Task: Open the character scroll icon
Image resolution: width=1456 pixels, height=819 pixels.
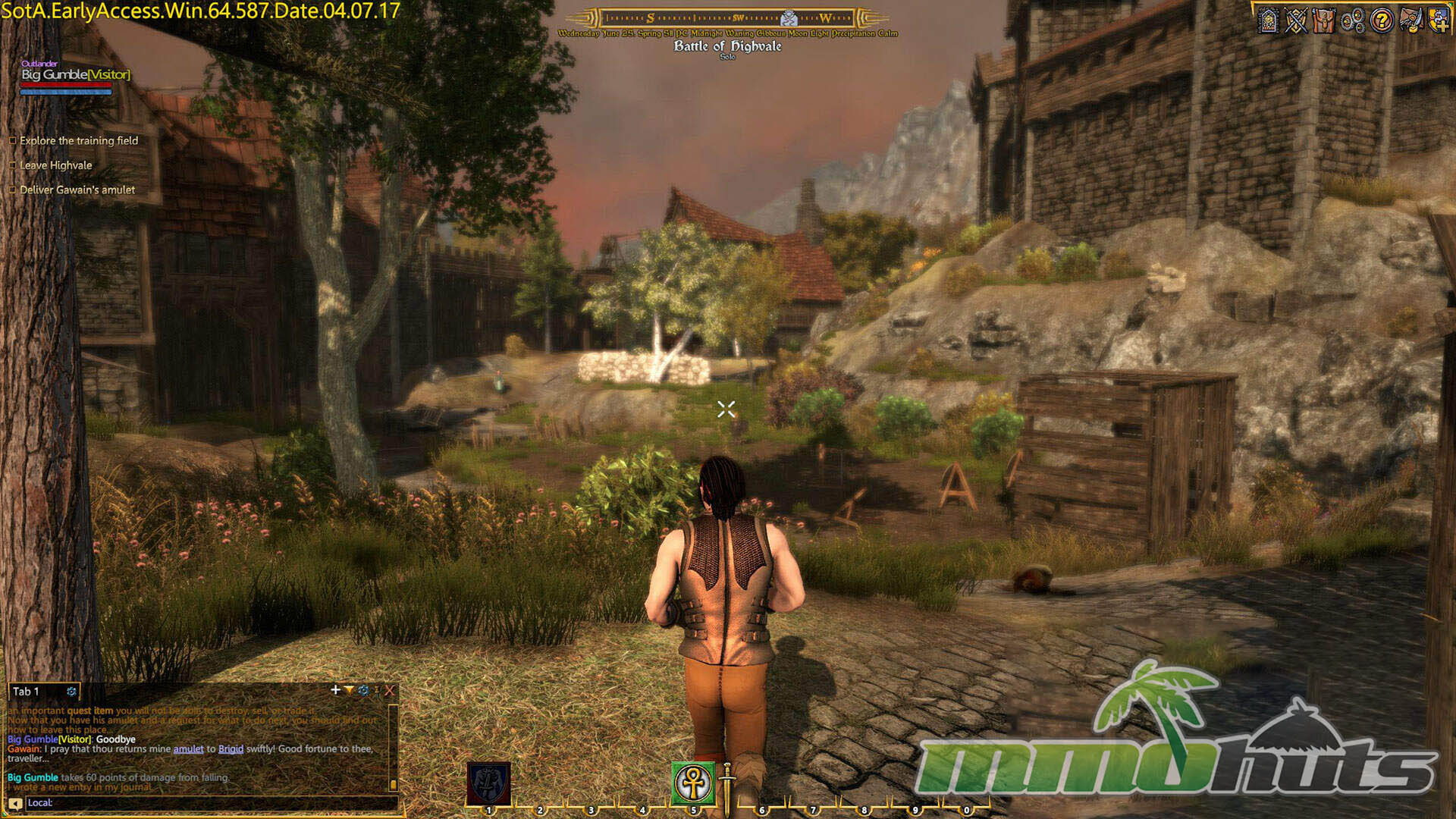Action: [x=1324, y=20]
